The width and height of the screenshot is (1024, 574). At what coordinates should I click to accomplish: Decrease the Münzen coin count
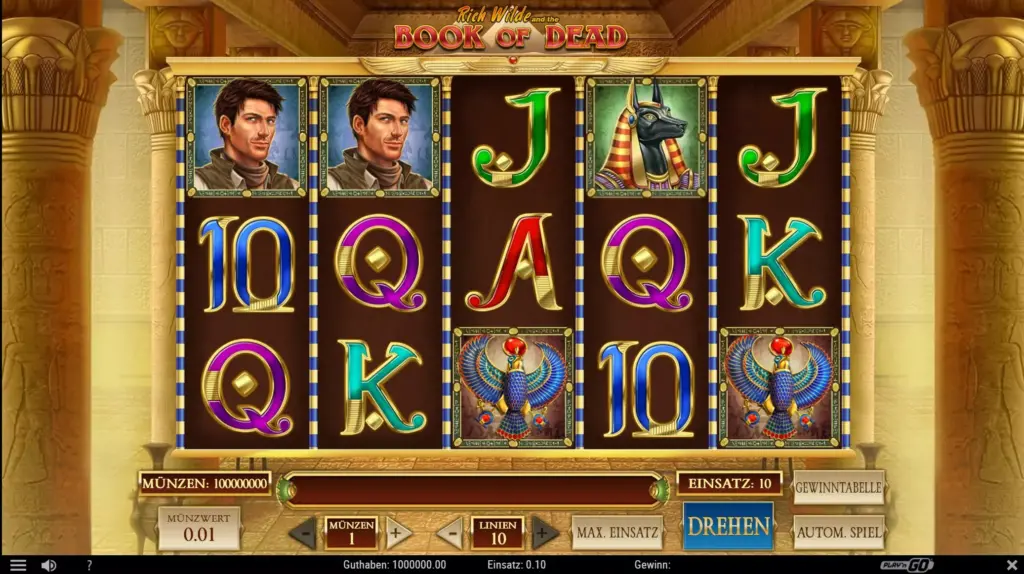(x=303, y=532)
